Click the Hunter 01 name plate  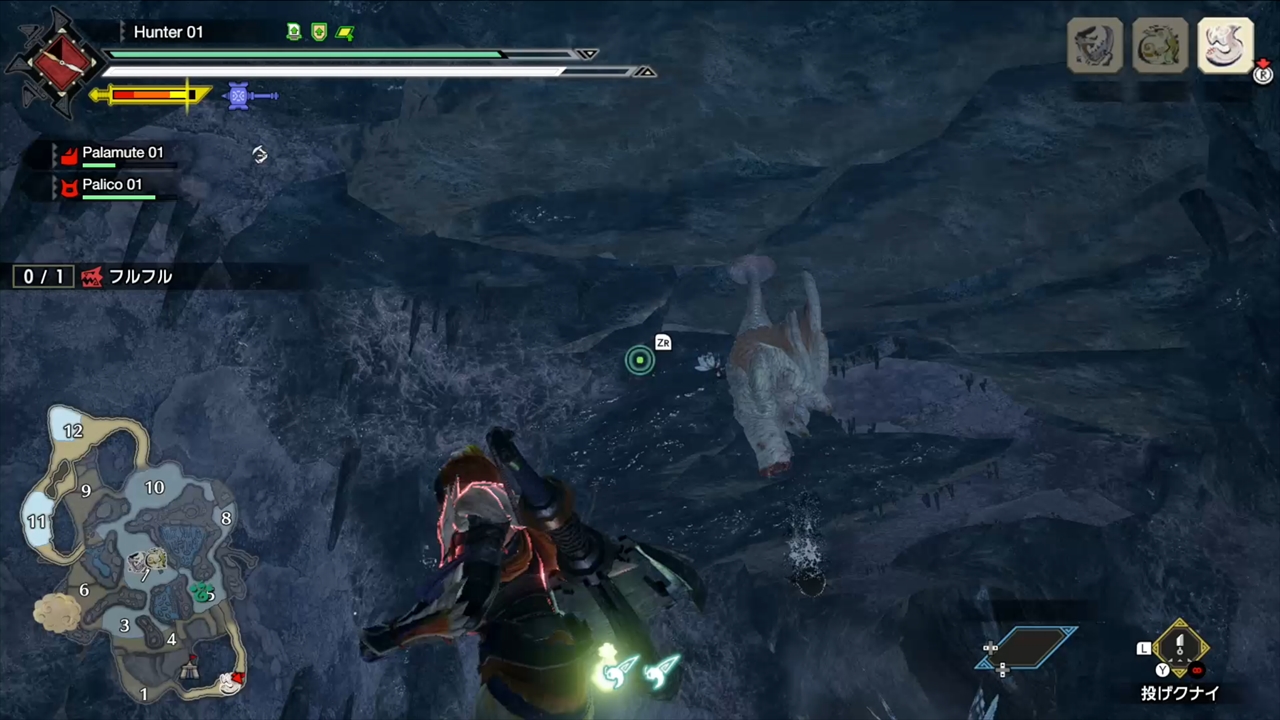[168, 32]
